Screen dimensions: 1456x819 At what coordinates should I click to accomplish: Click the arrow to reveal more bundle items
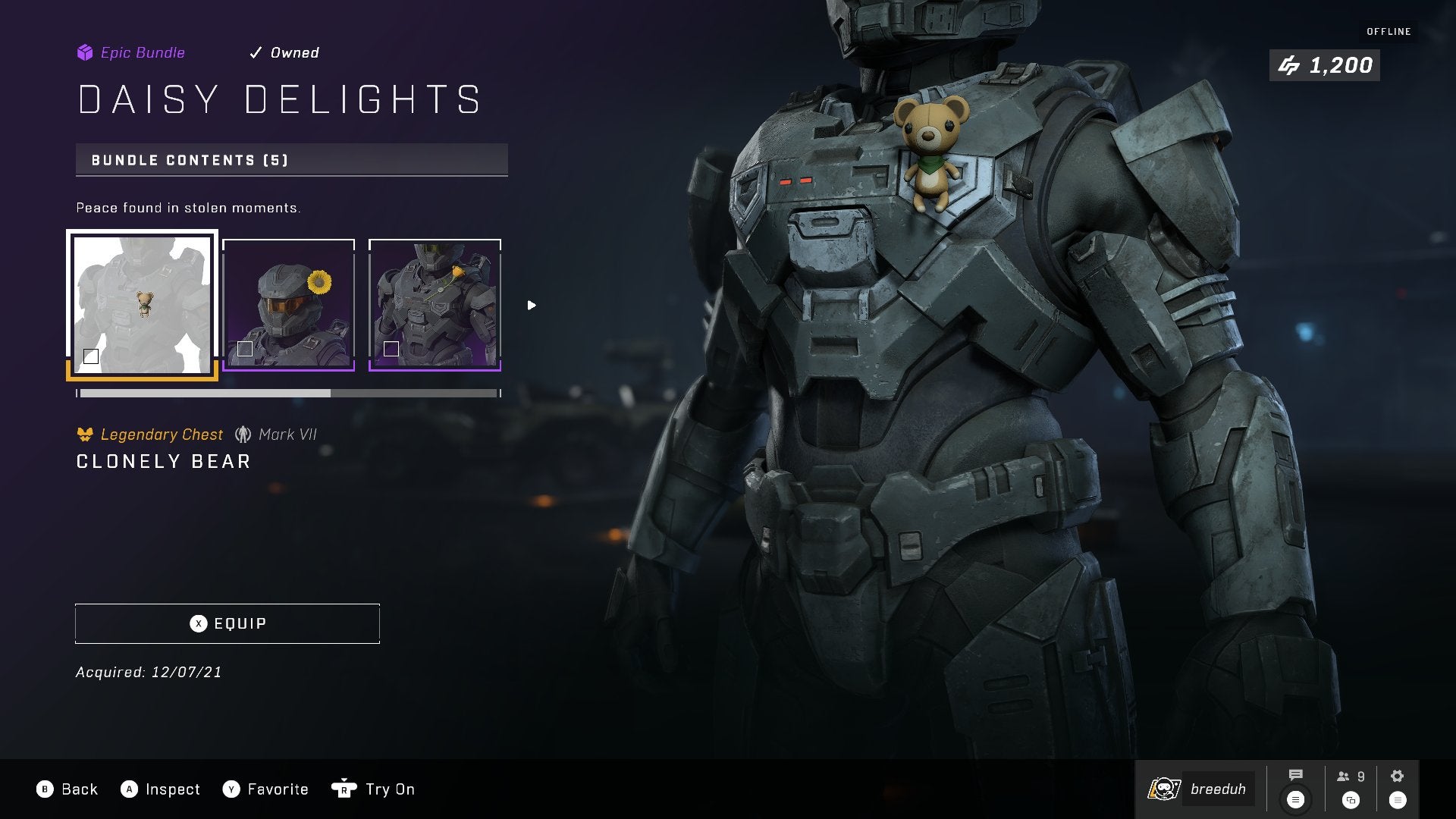coord(531,305)
